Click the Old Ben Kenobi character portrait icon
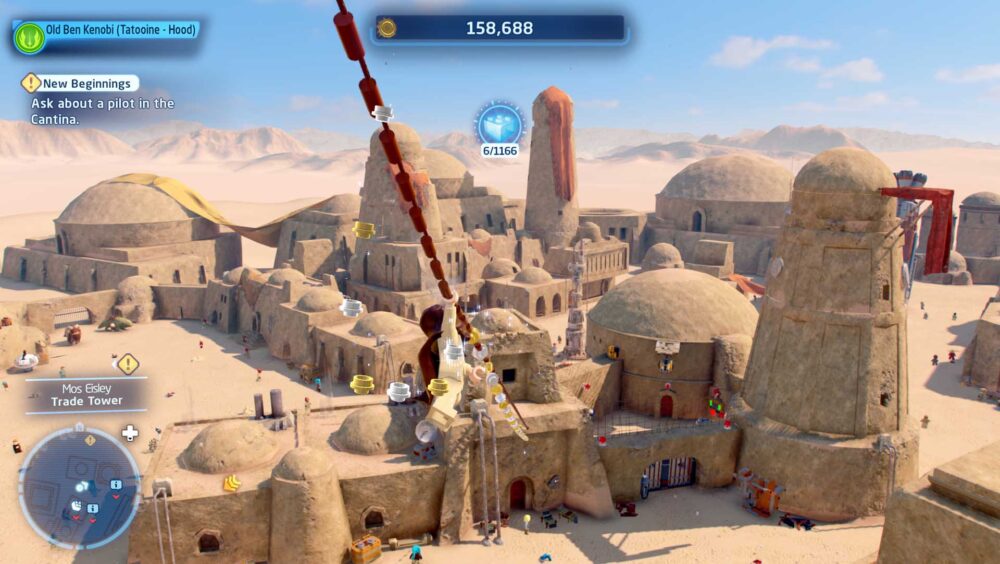The height and width of the screenshot is (564, 1000). (x=29, y=38)
